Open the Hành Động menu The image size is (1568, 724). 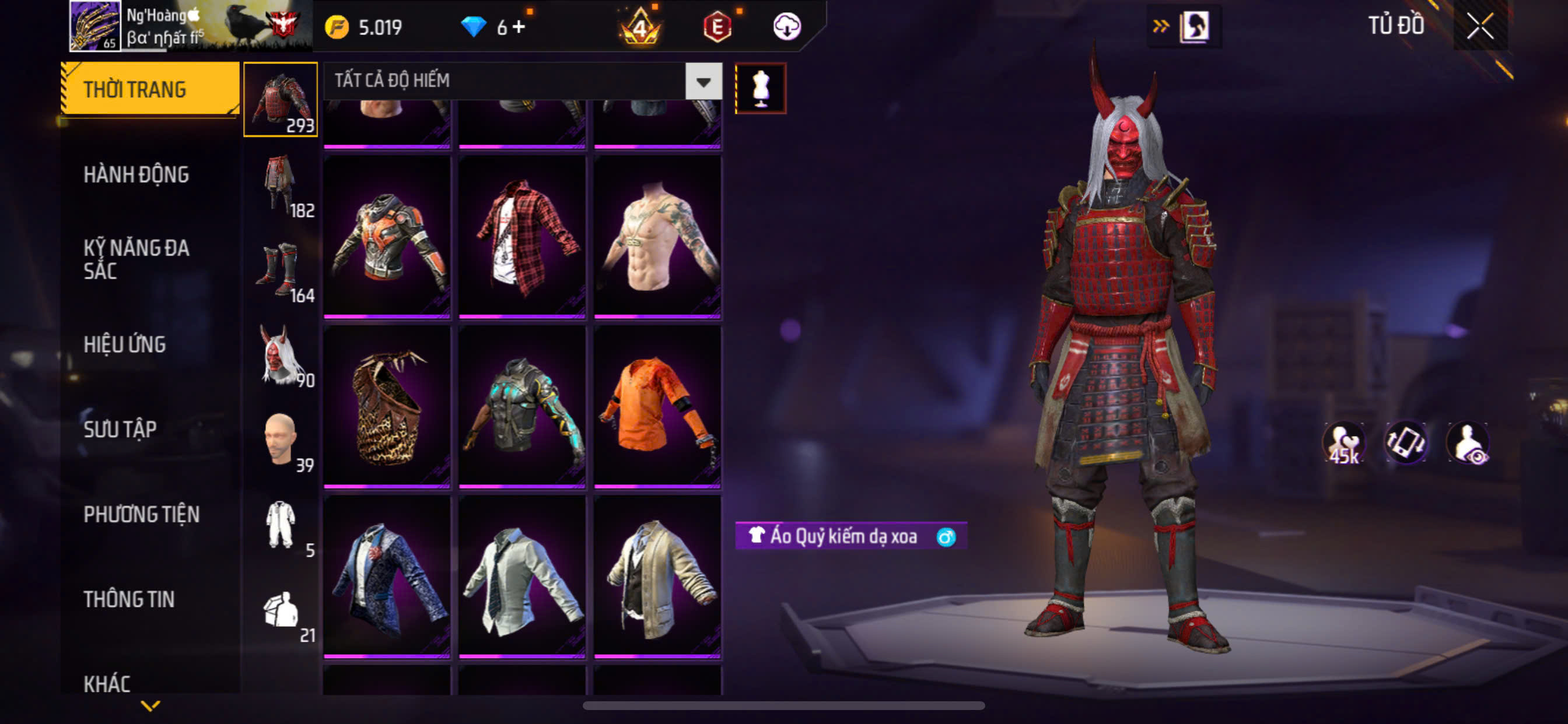pyautogui.click(x=136, y=175)
